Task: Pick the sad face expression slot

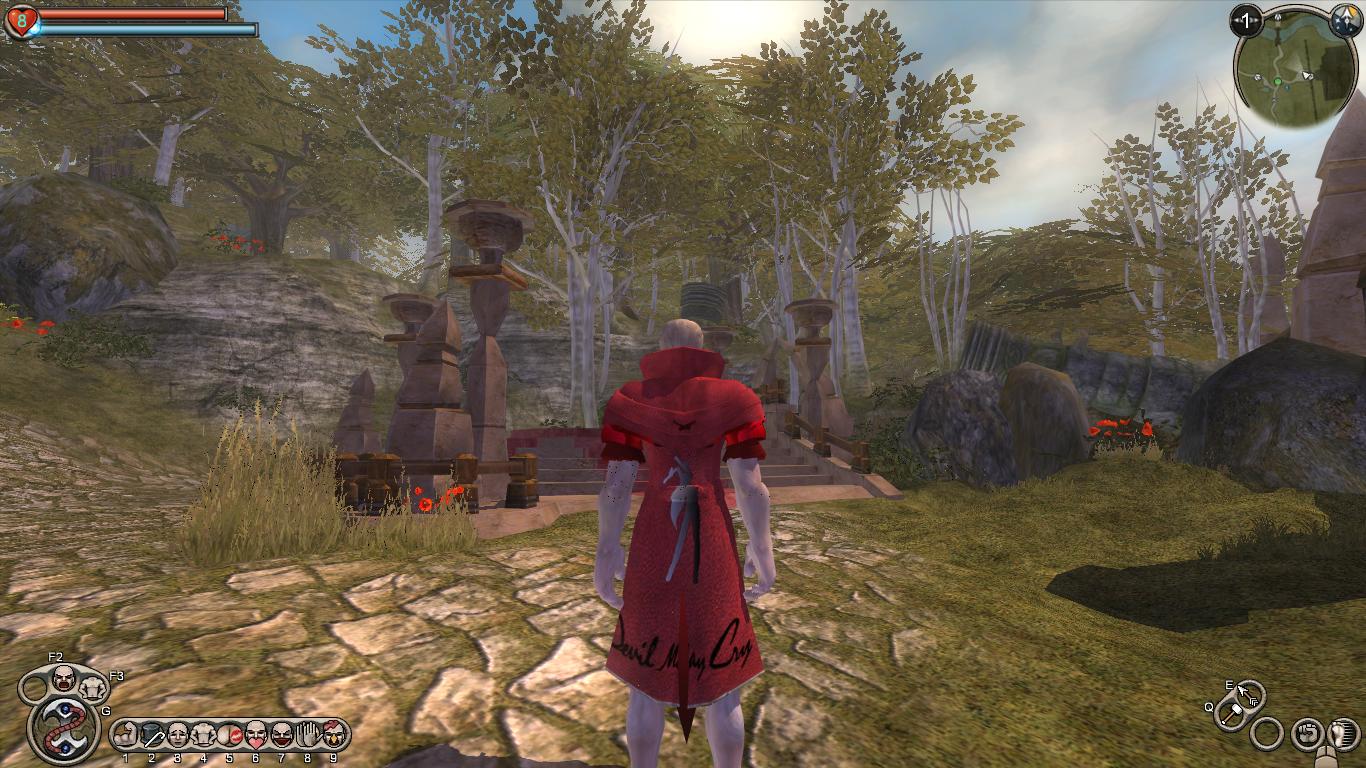Action: click(178, 736)
